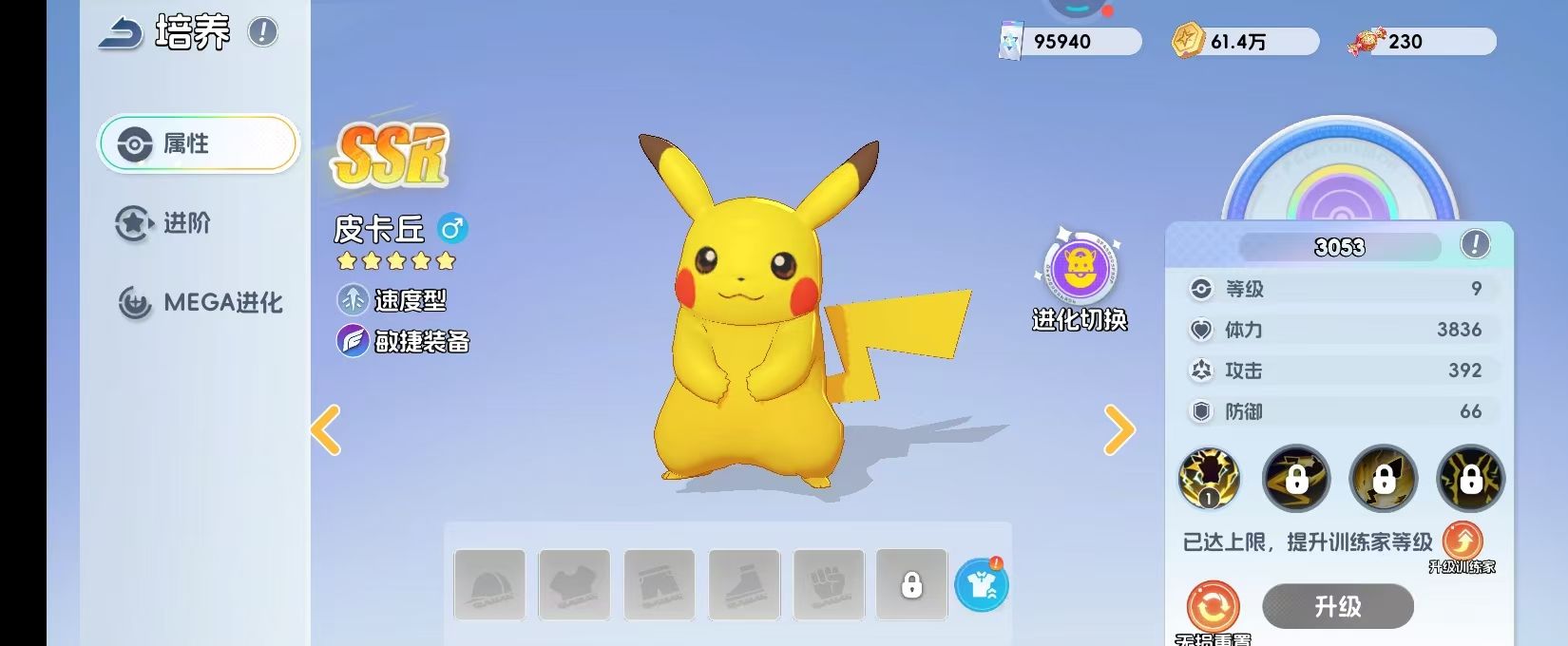The height and width of the screenshot is (646, 1568).
Task: Open the power rating info icon
Action: (1475, 244)
